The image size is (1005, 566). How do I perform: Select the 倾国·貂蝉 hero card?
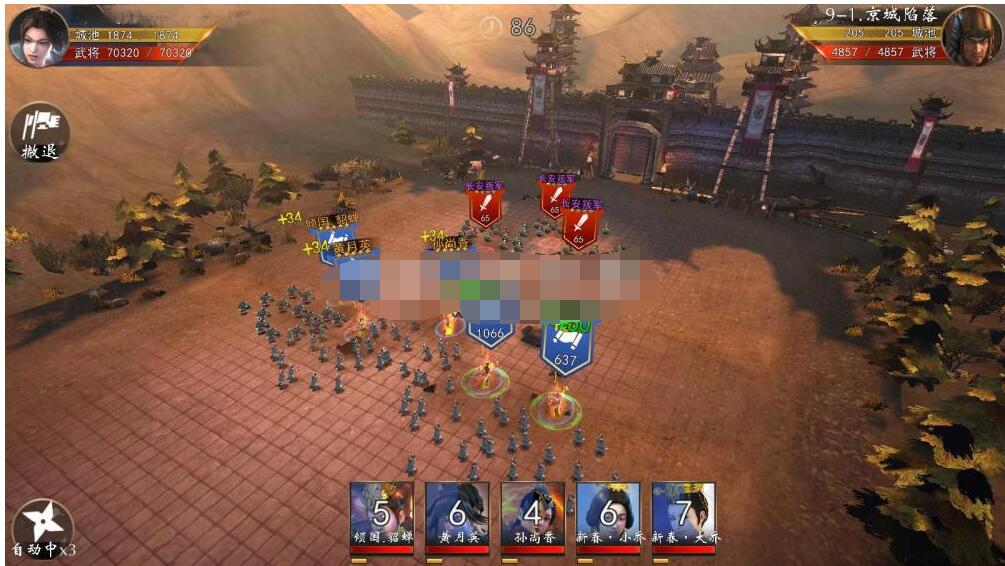(381, 515)
